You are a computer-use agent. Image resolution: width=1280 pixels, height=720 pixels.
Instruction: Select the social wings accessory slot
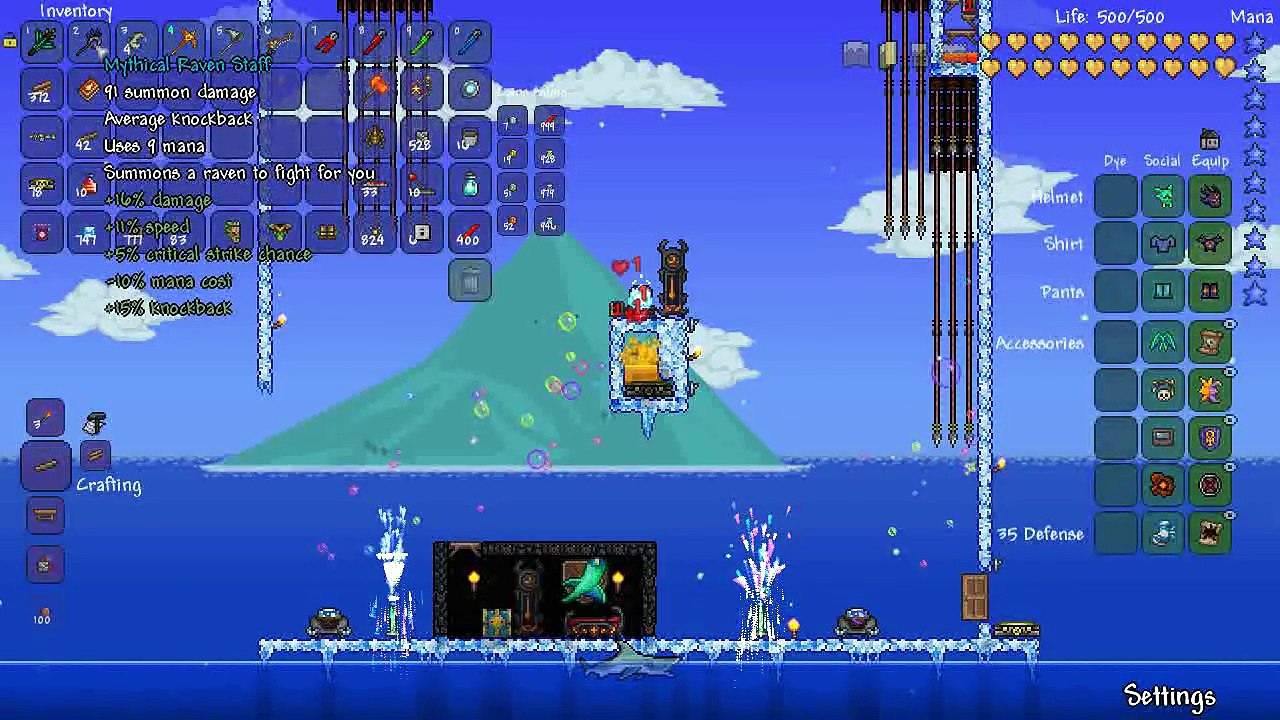coord(1163,343)
